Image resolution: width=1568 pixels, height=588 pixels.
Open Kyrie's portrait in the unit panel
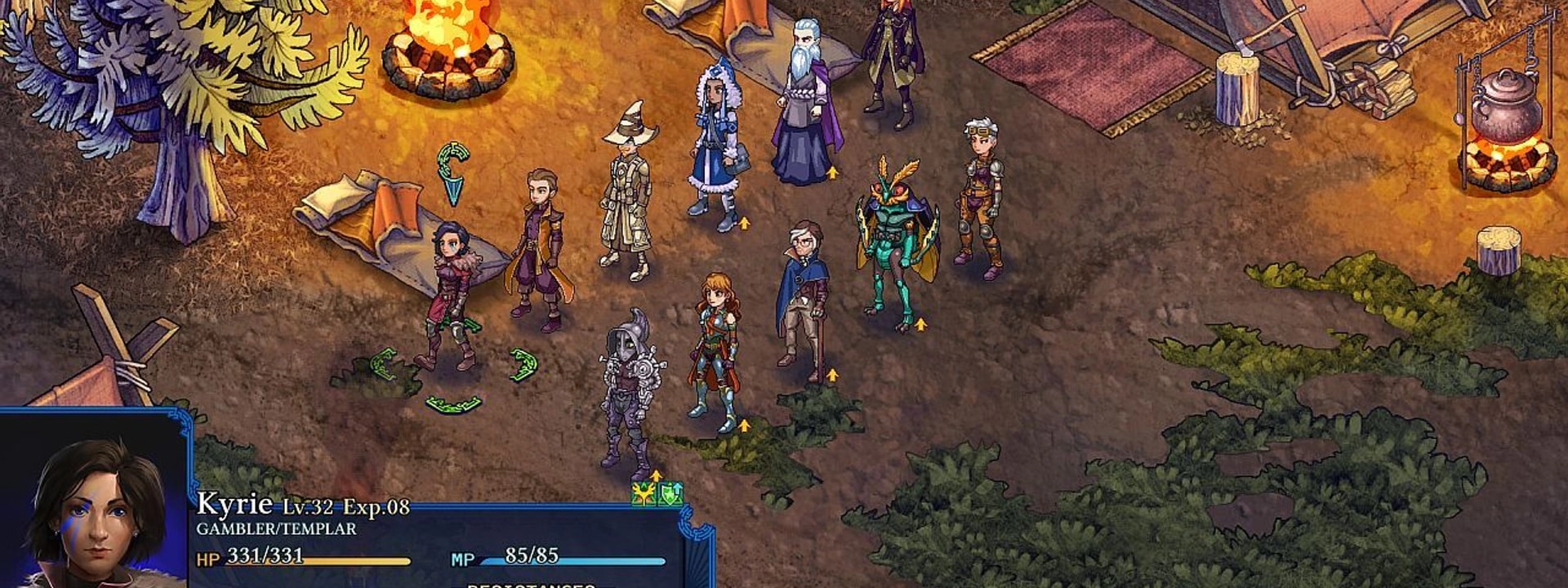click(x=95, y=510)
